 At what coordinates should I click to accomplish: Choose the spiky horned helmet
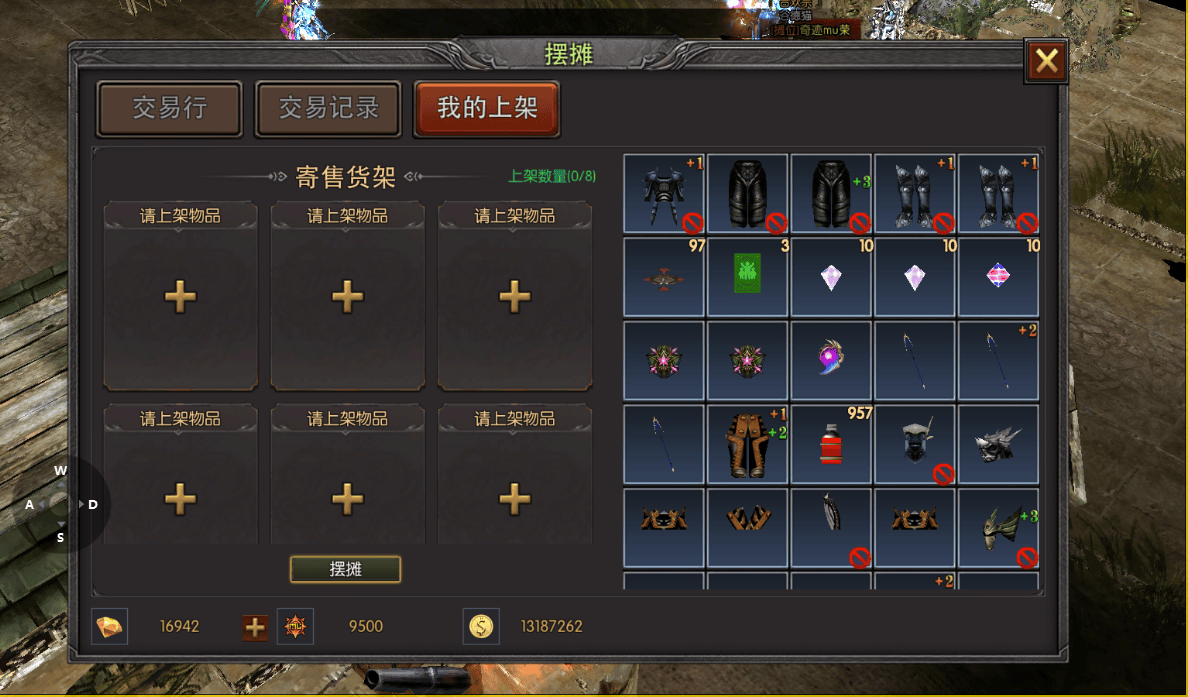pos(998,444)
